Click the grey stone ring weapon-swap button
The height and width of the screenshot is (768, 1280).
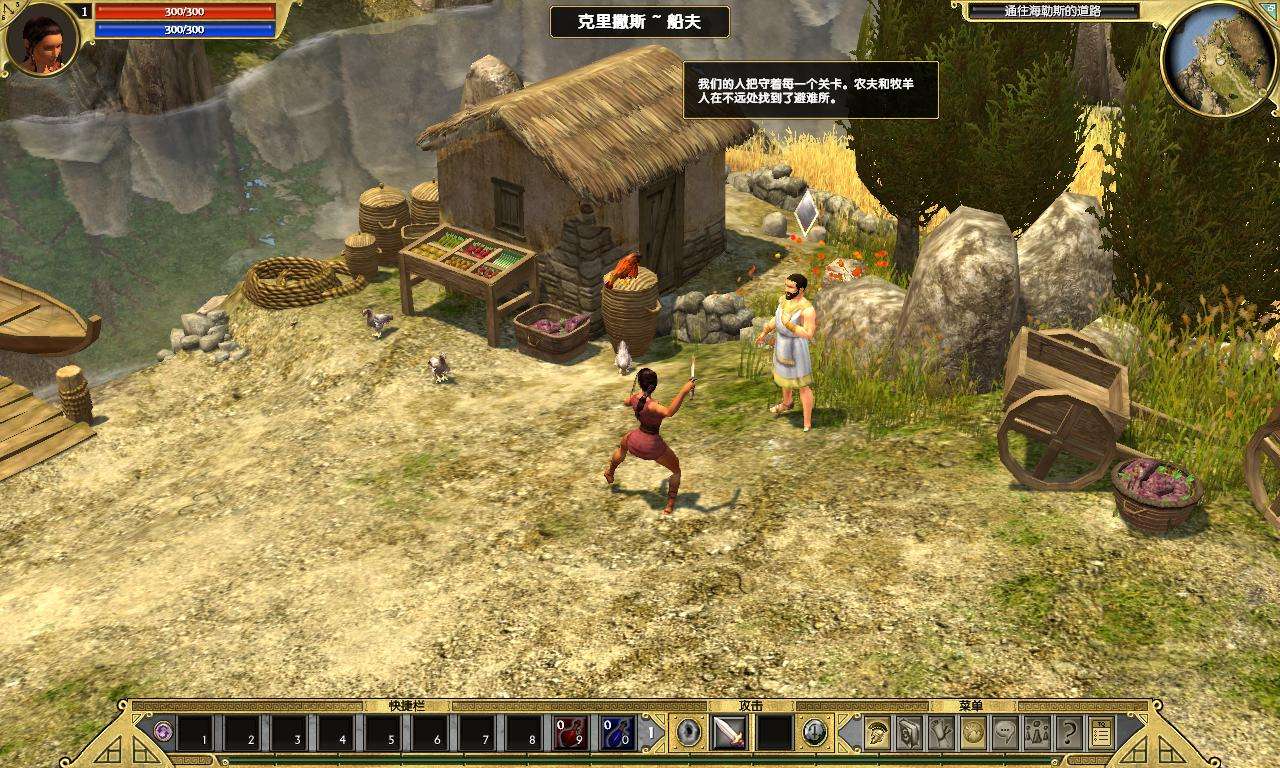tap(689, 733)
